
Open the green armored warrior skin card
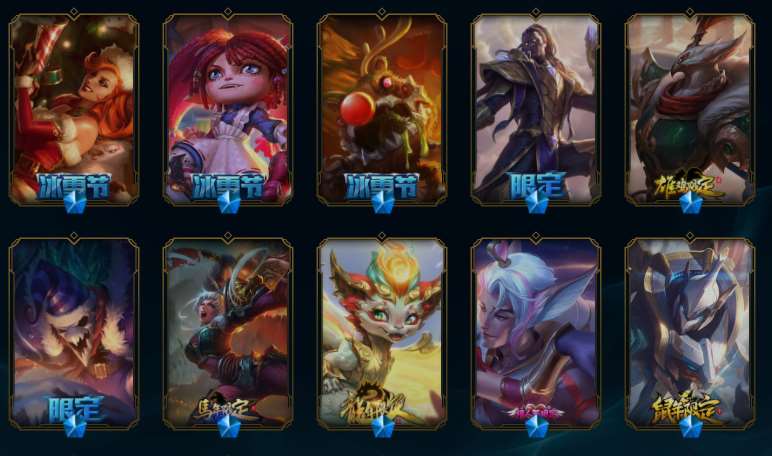click(x=690, y=108)
